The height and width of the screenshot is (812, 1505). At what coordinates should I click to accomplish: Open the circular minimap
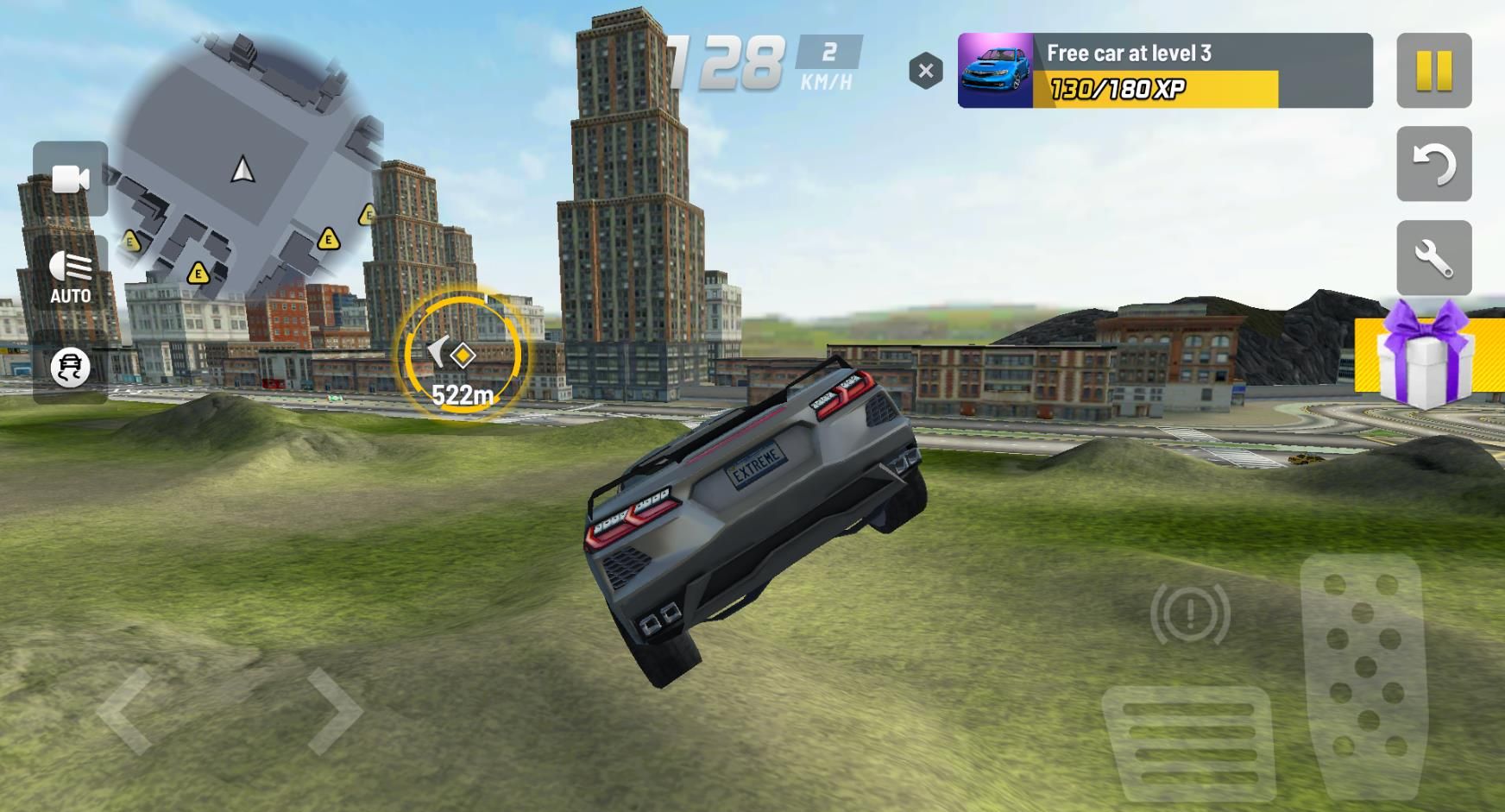(x=244, y=168)
